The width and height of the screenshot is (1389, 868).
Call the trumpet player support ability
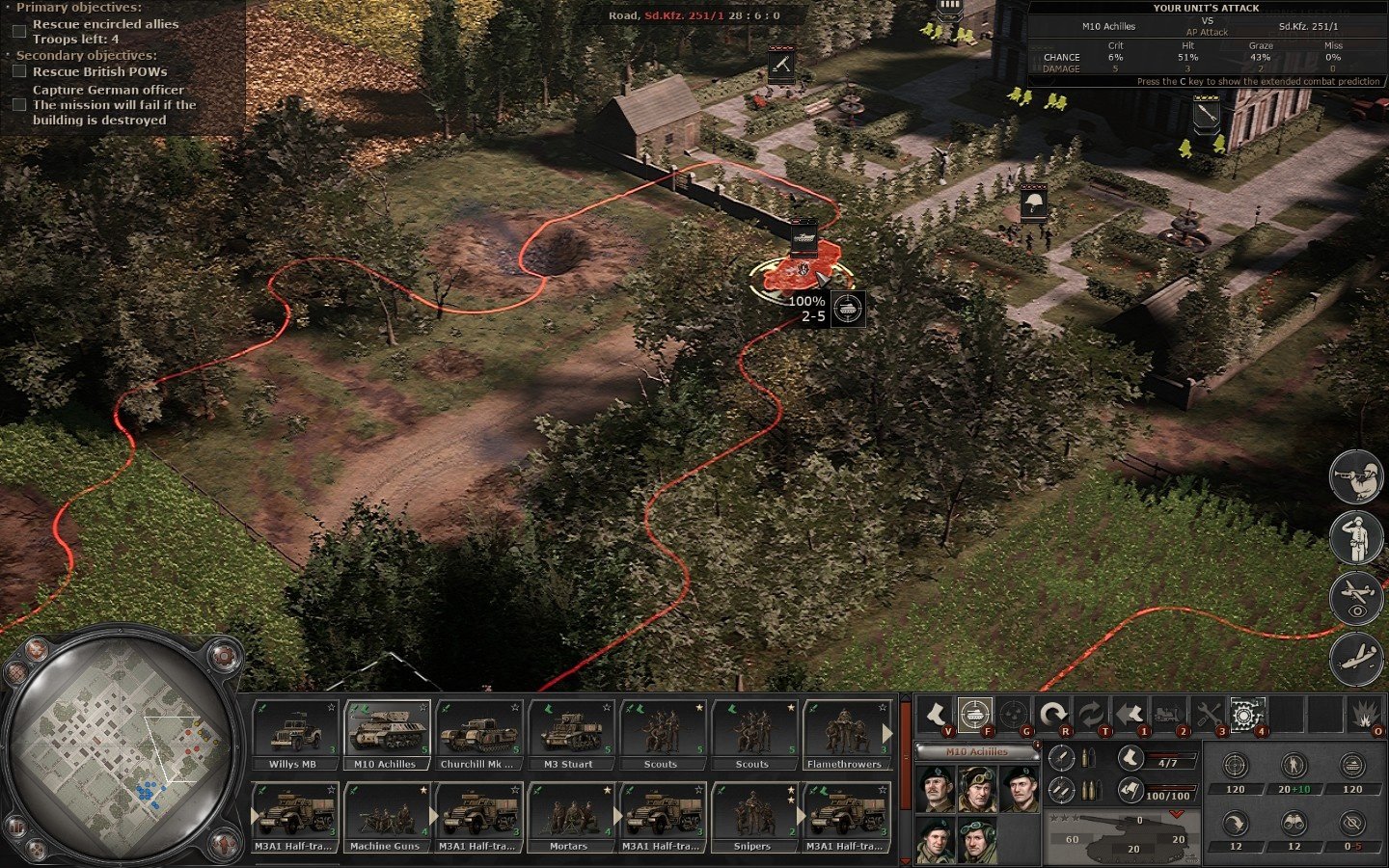pyautogui.click(x=1356, y=476)
